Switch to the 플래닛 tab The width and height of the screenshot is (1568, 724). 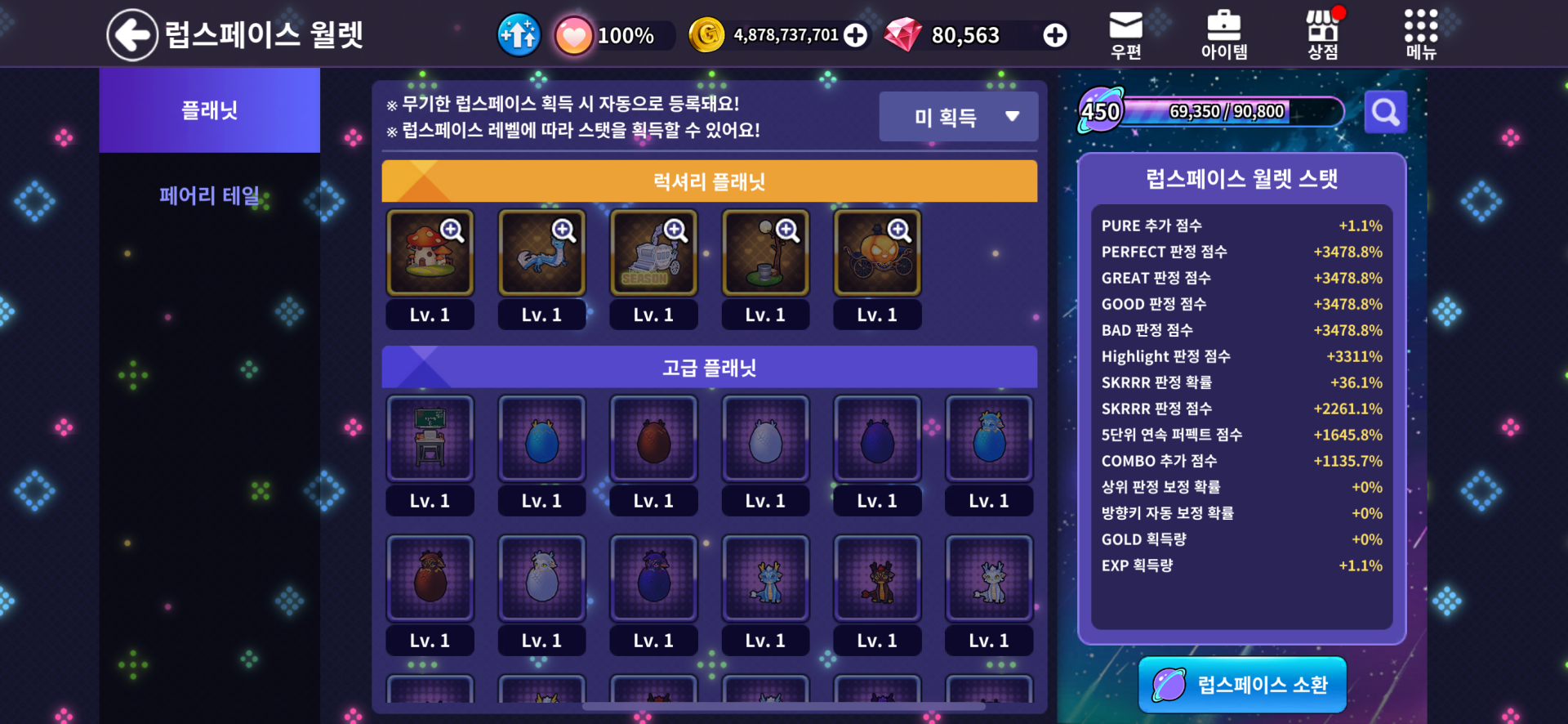(209, 110)
